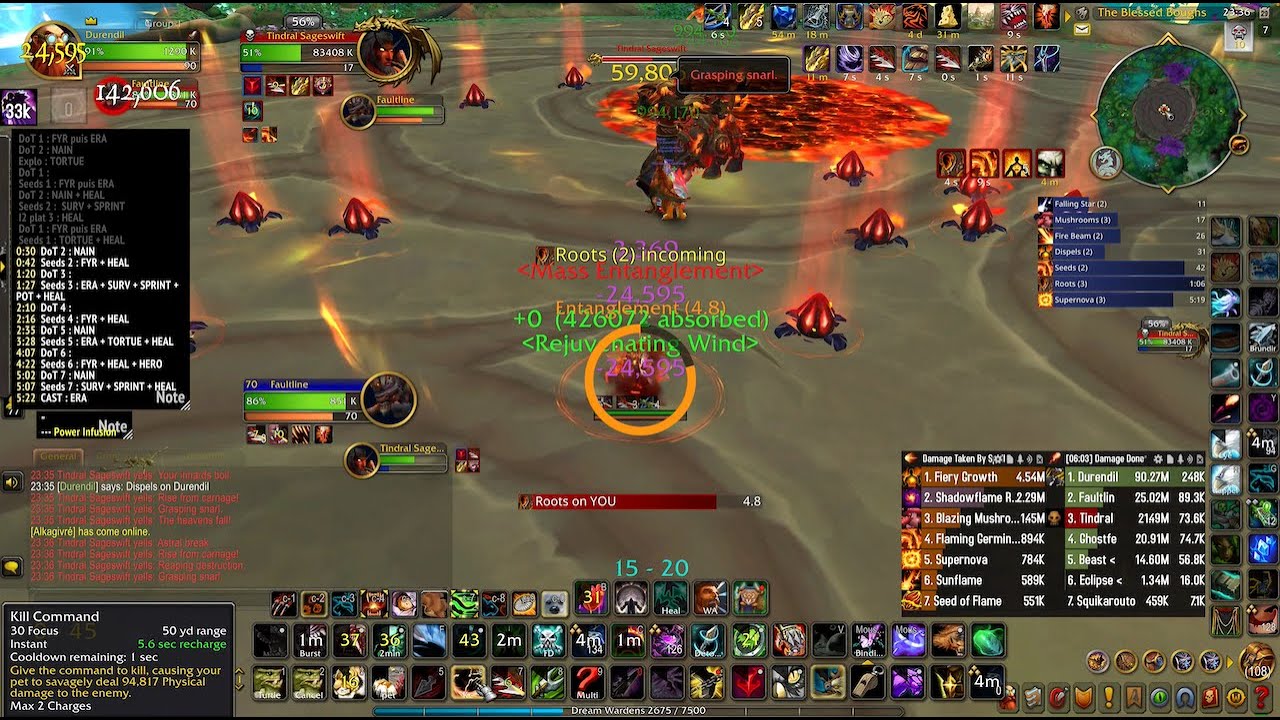The image size is (1280, 720).
Task: Click the report document icon on Damage Taken meter
Action: (1010, 458)
